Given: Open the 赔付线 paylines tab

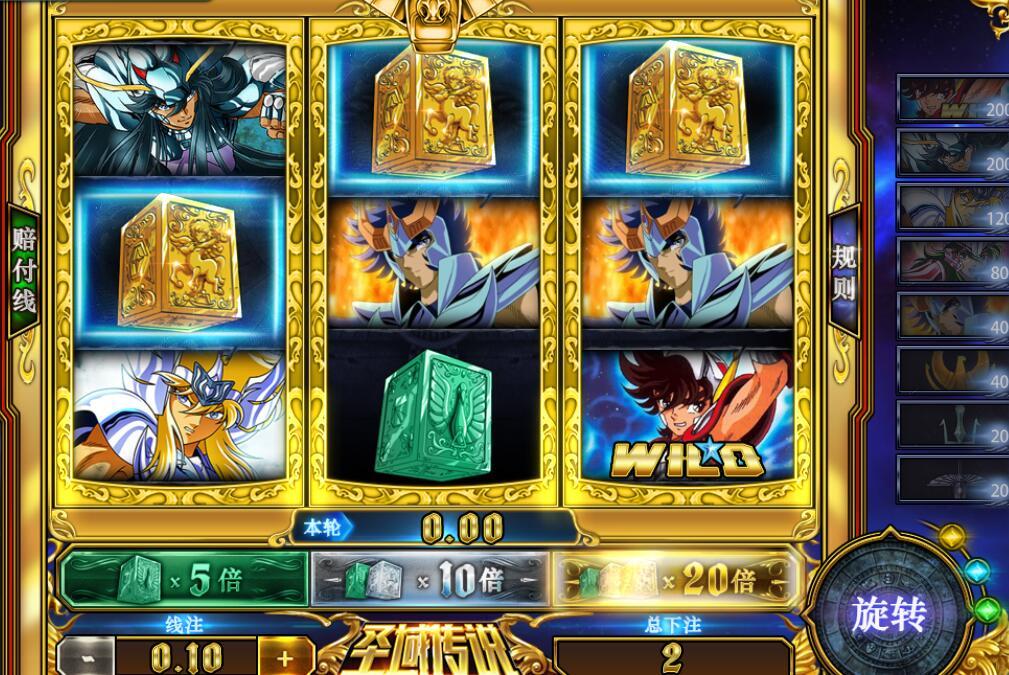Looking at the screenshot, I should 23,270.
